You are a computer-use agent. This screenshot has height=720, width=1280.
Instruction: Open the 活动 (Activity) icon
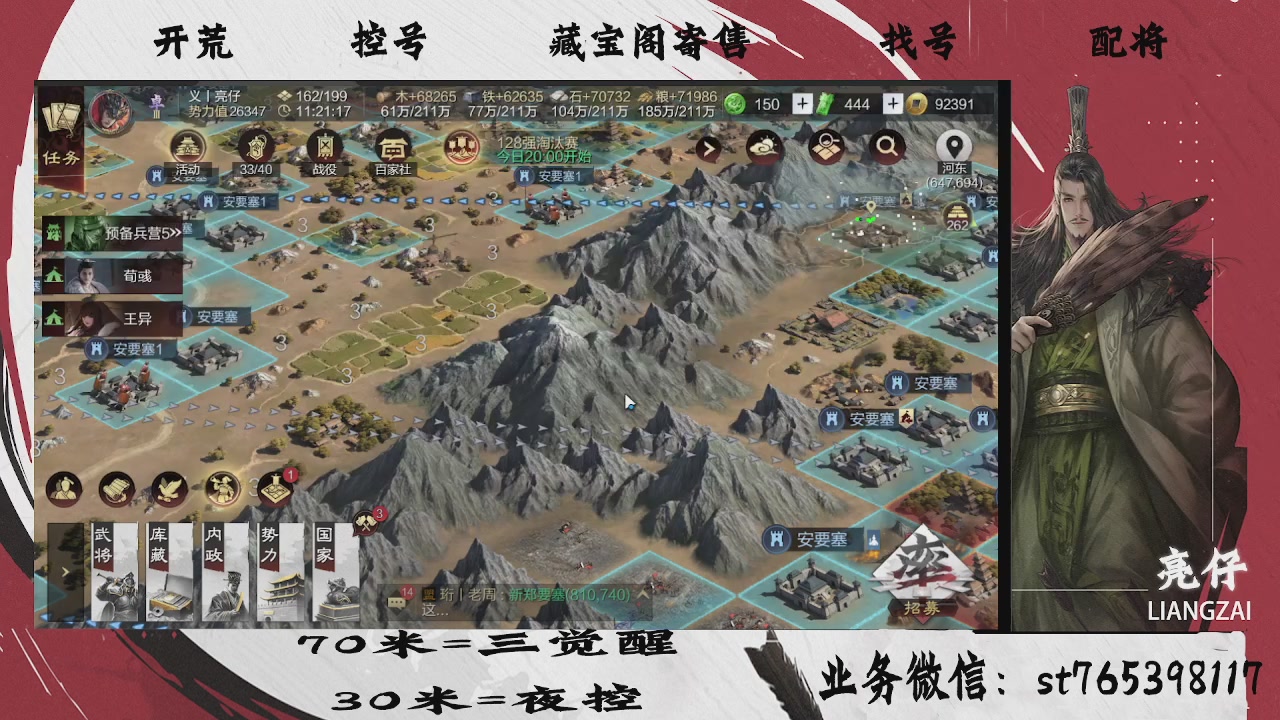point(186,150)
